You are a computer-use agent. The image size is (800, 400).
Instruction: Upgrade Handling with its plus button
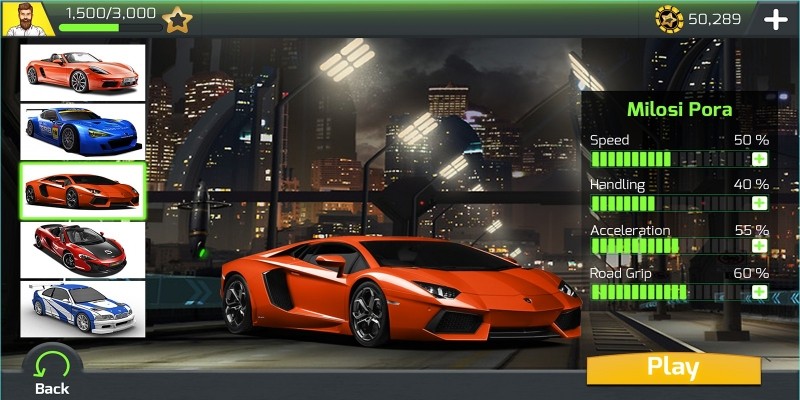(x=759, y=203)
